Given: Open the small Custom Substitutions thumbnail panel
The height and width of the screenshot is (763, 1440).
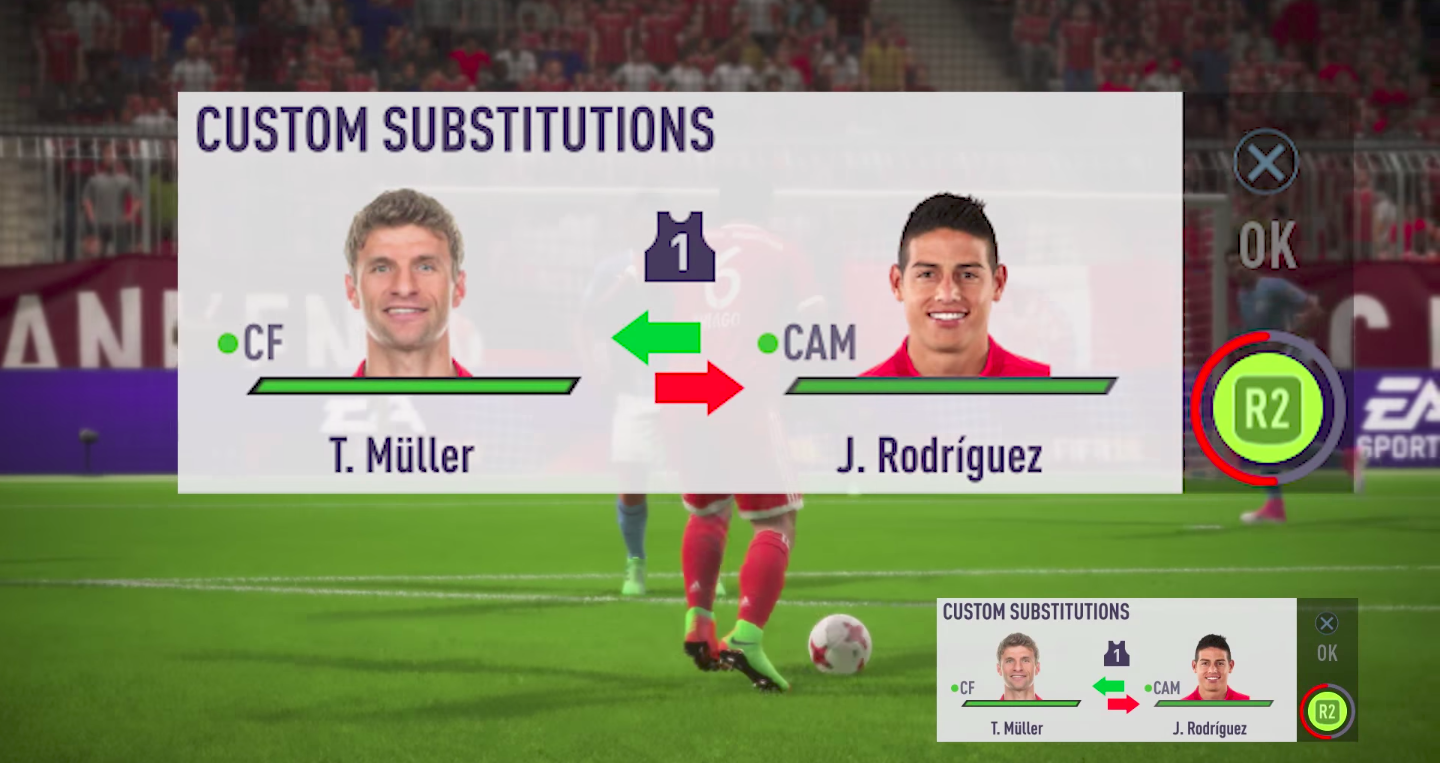Looking at the screenshot, I should pyautogui.click(x=1116, y=670).
